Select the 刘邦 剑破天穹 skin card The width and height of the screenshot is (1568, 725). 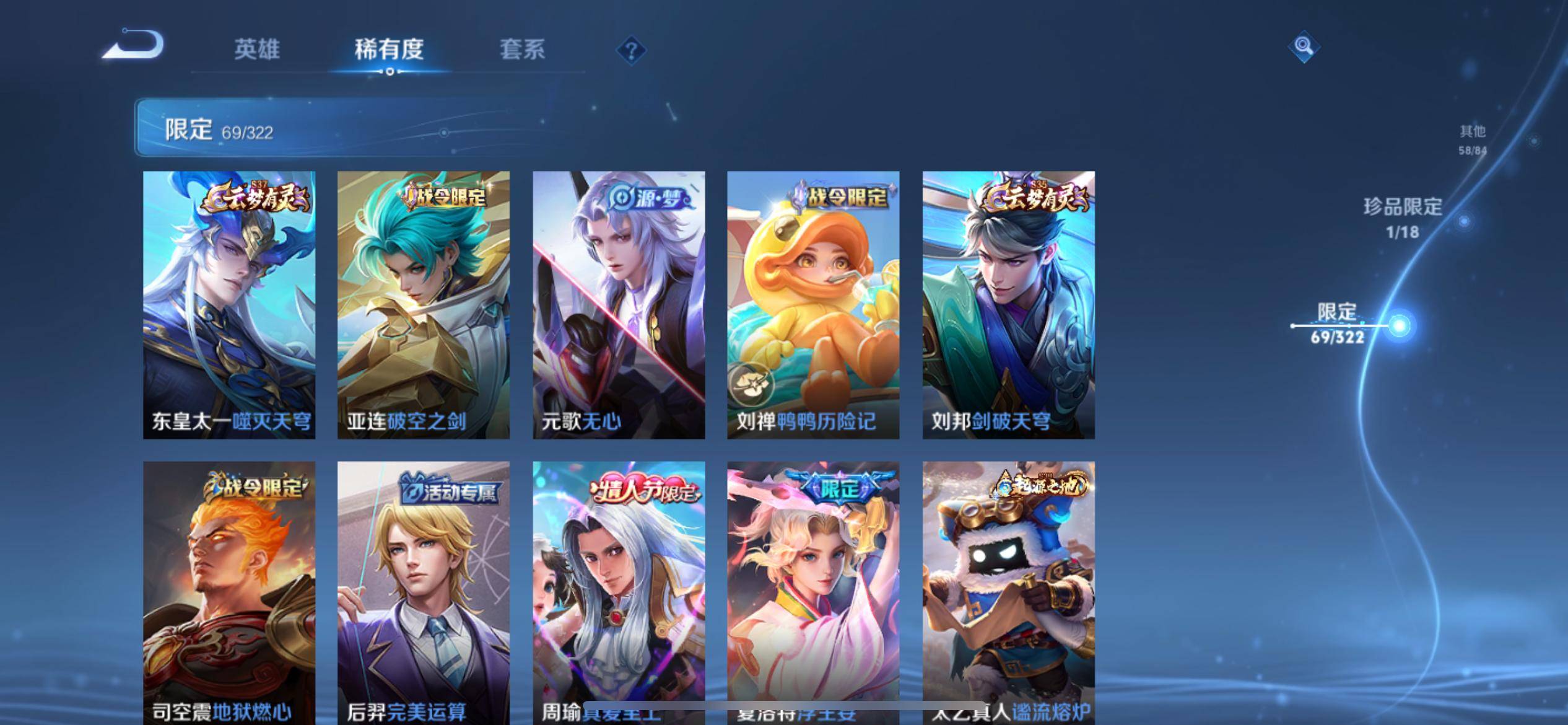tap(1008, 305)
